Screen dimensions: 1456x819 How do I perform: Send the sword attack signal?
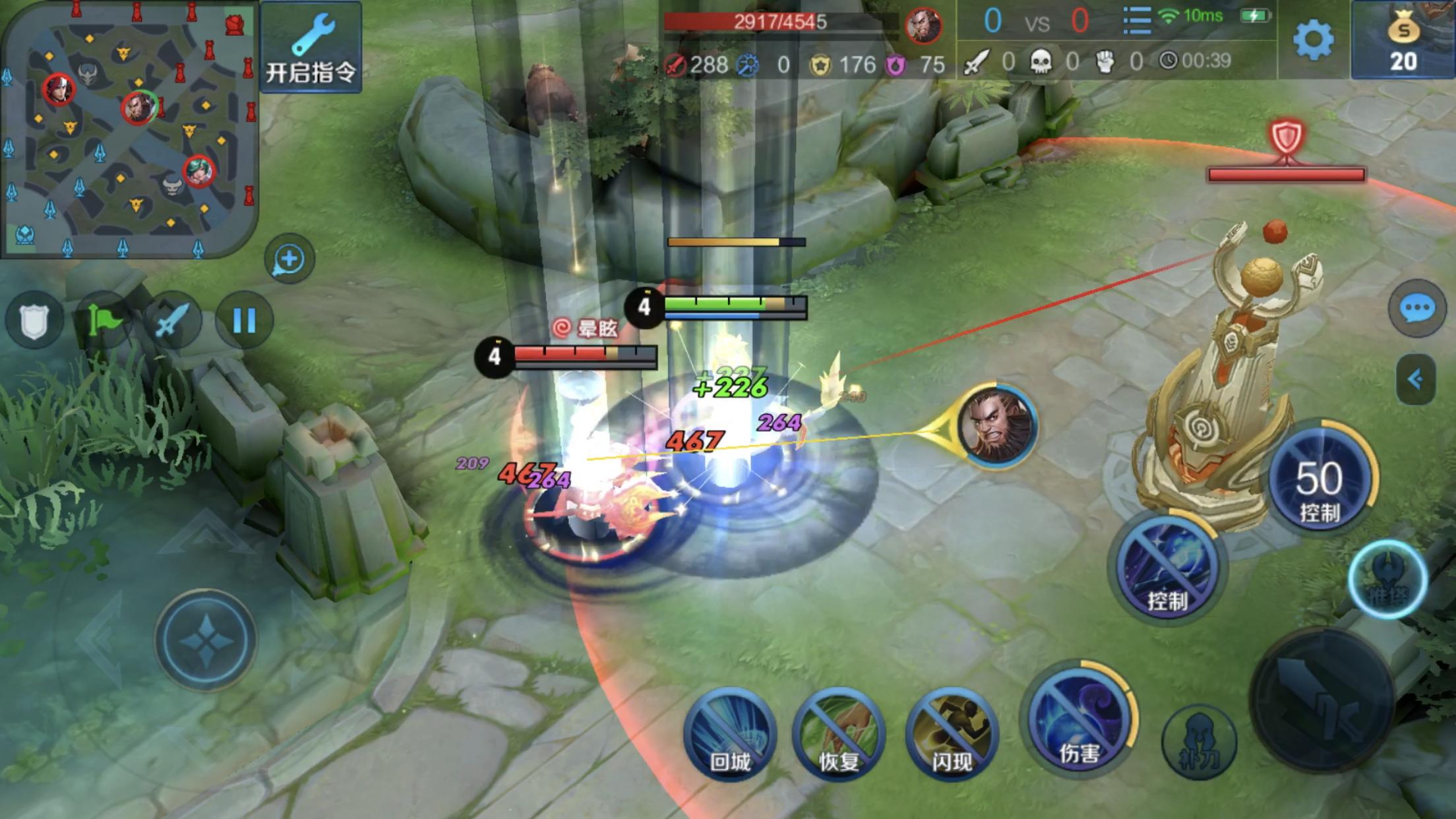click(173, 321)
